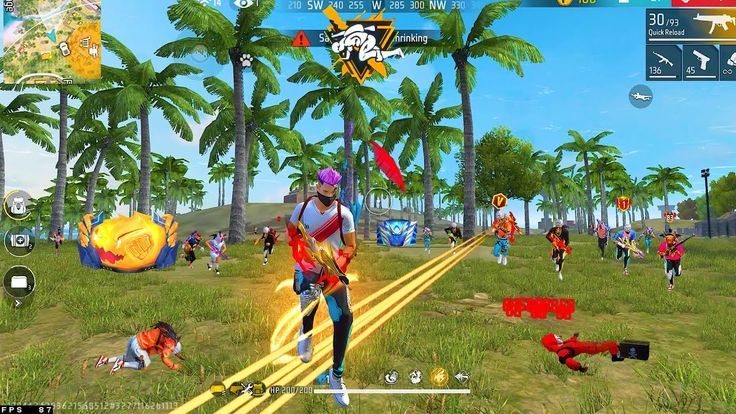
Task: Tap the prone stance icon
Action: click(x=640, y=95)
